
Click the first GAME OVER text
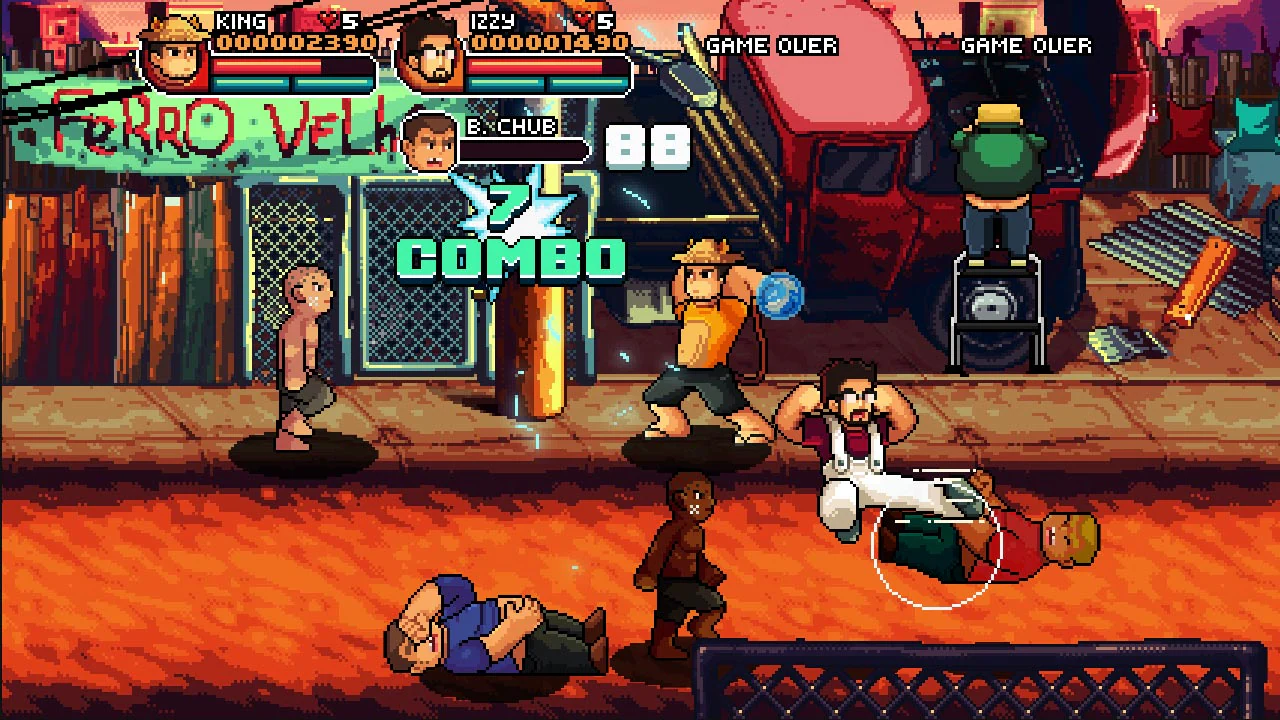[773, 45]
